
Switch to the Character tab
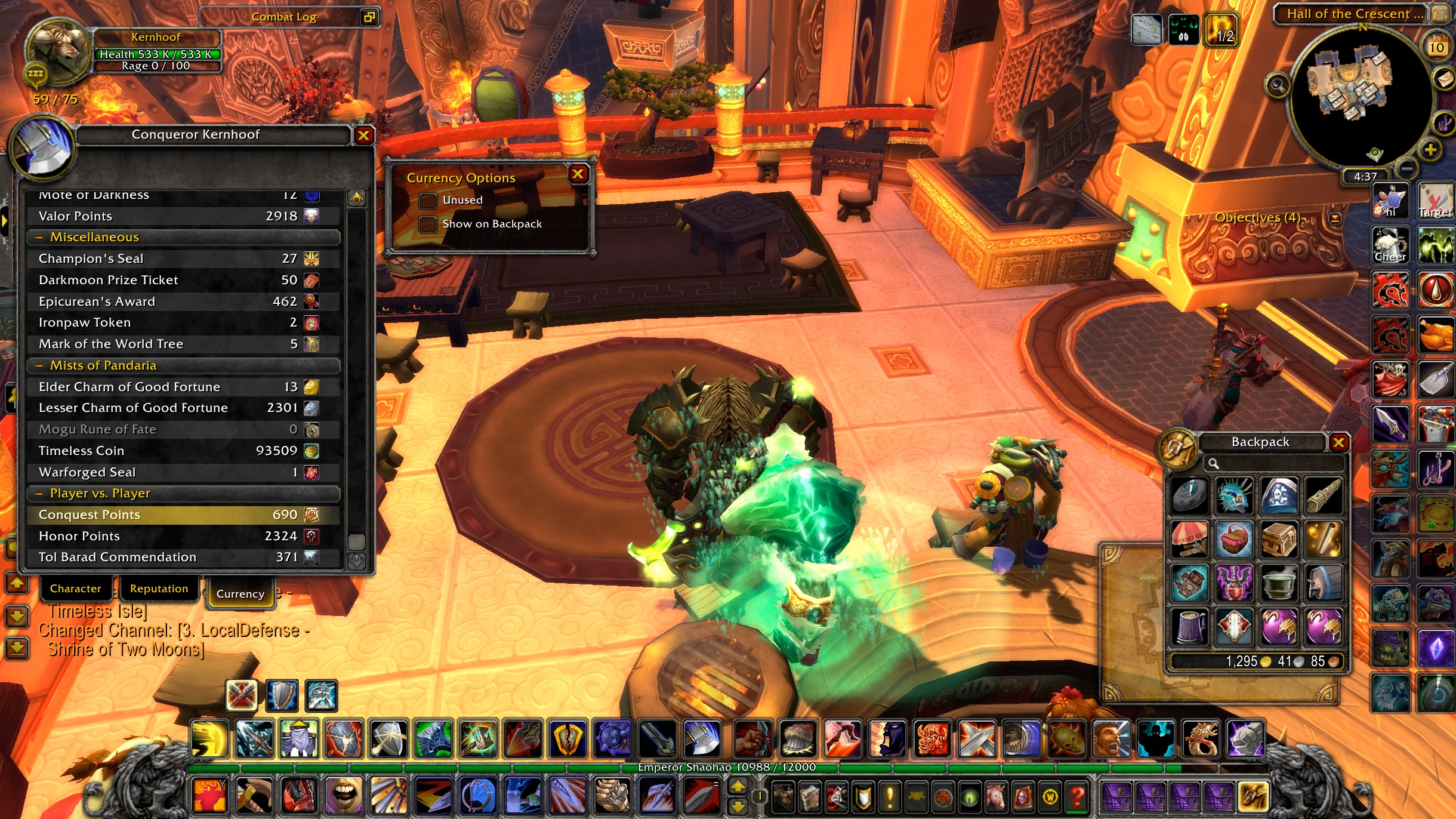pos(75,589)
